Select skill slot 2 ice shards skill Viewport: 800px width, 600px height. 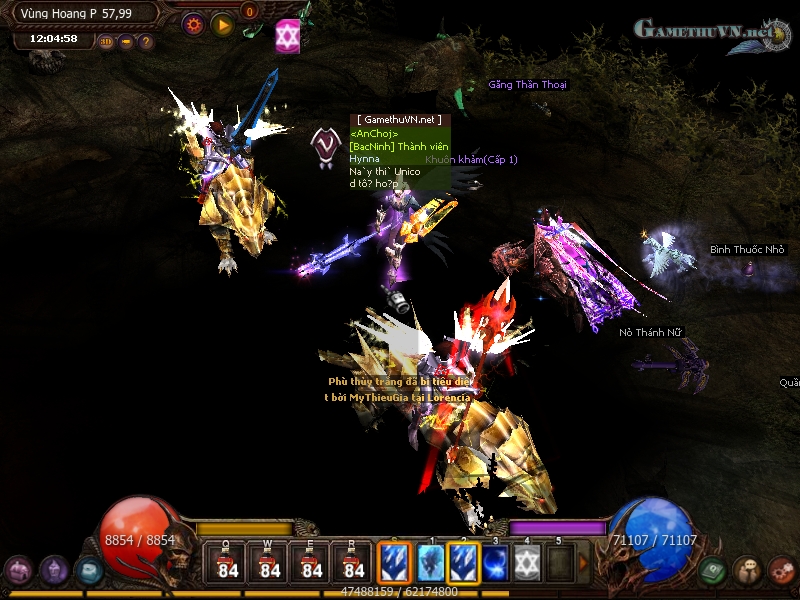pos(463,562)
